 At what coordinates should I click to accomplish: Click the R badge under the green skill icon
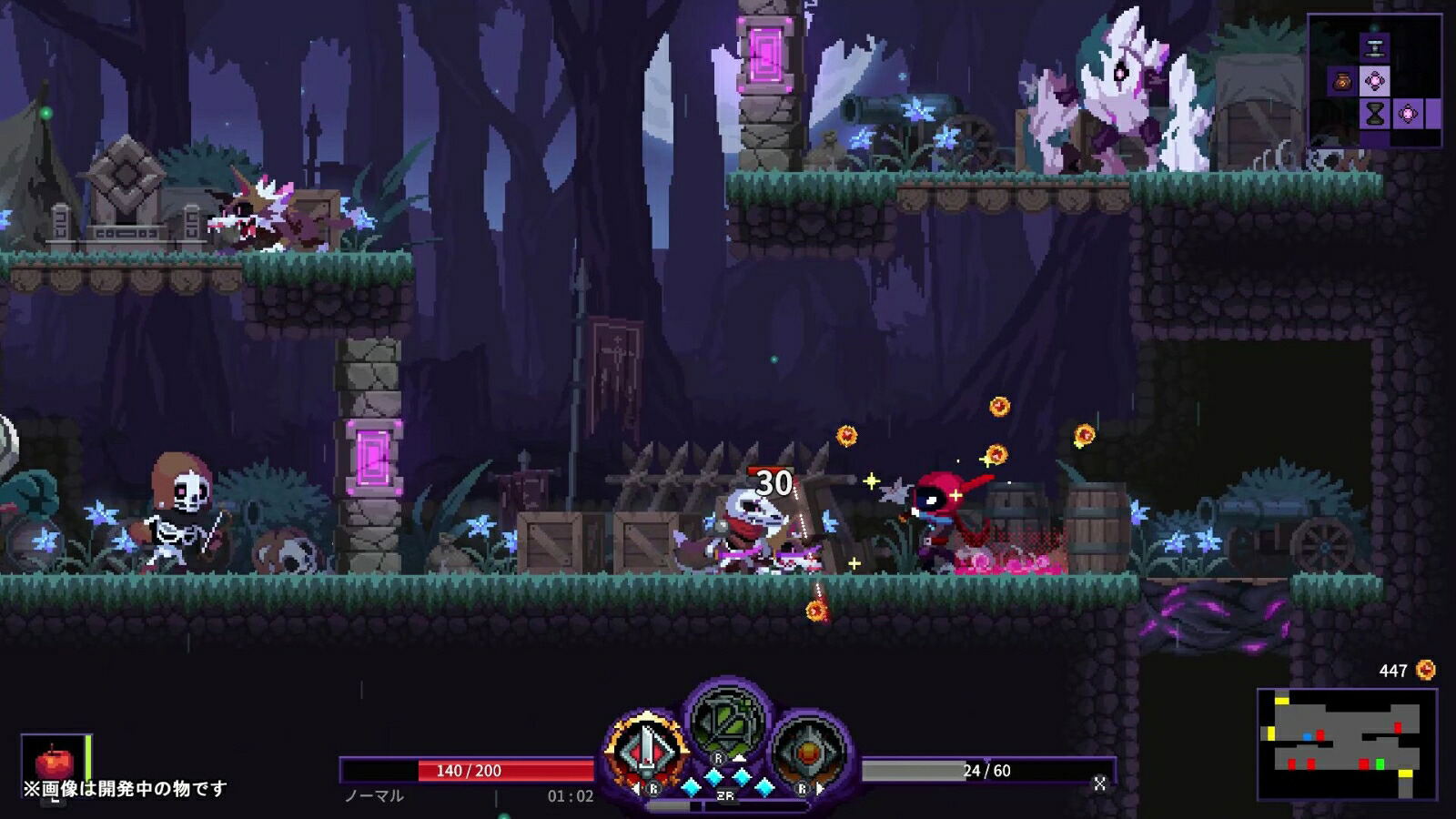pos(718,758)
